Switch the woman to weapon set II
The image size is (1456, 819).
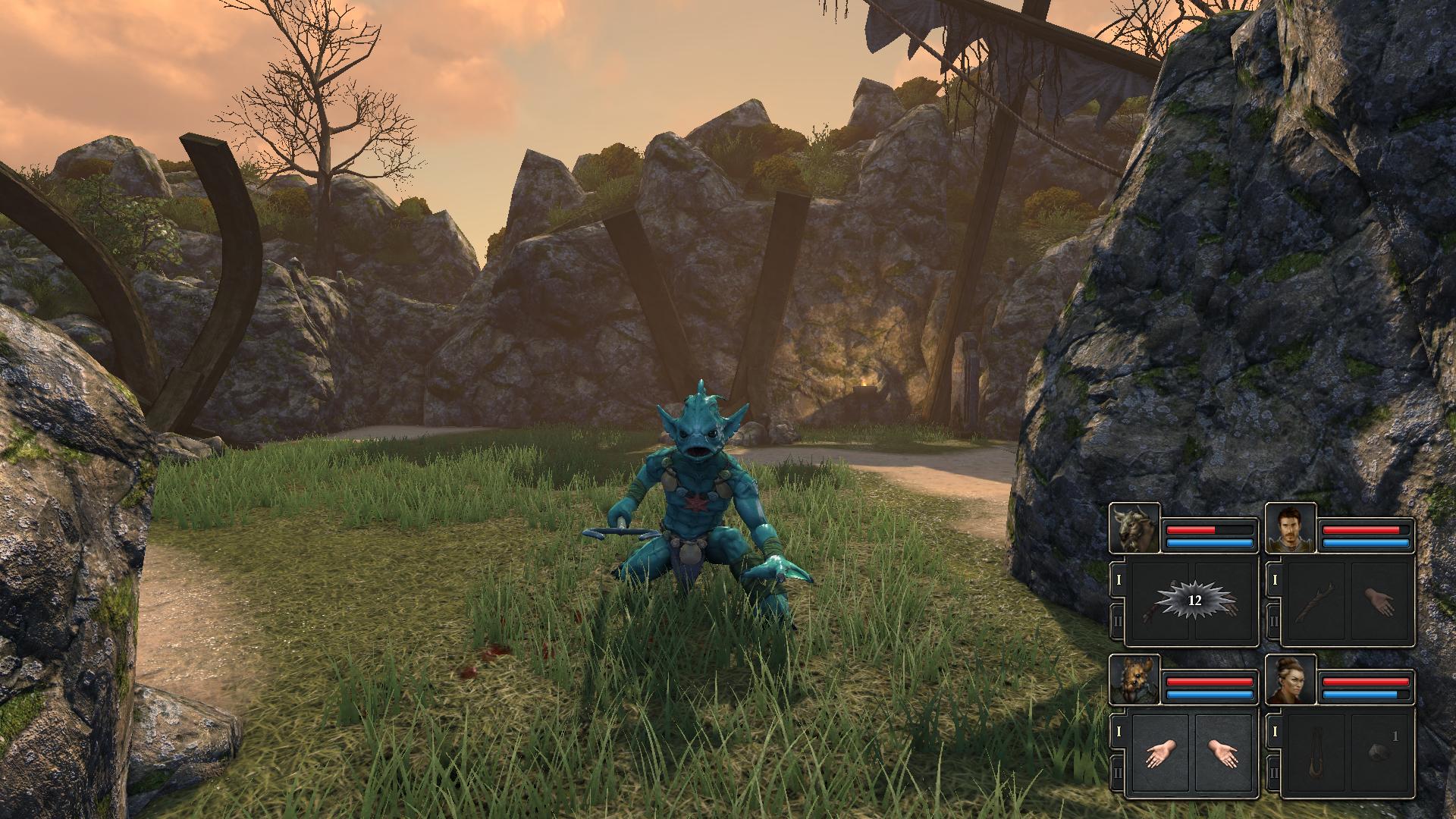pos(1273,773)
